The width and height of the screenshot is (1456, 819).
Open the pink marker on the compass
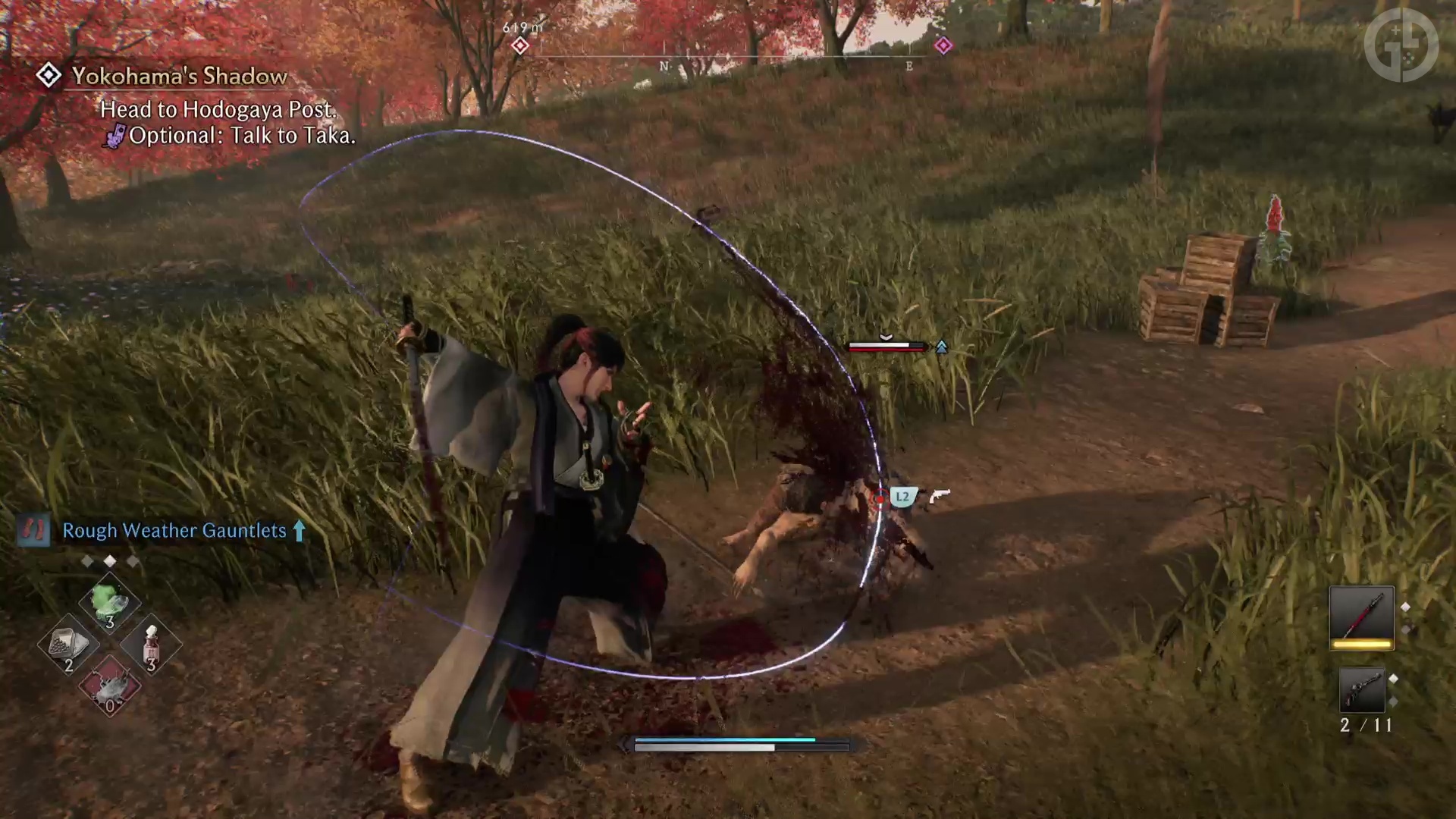[x=943, y=45]
